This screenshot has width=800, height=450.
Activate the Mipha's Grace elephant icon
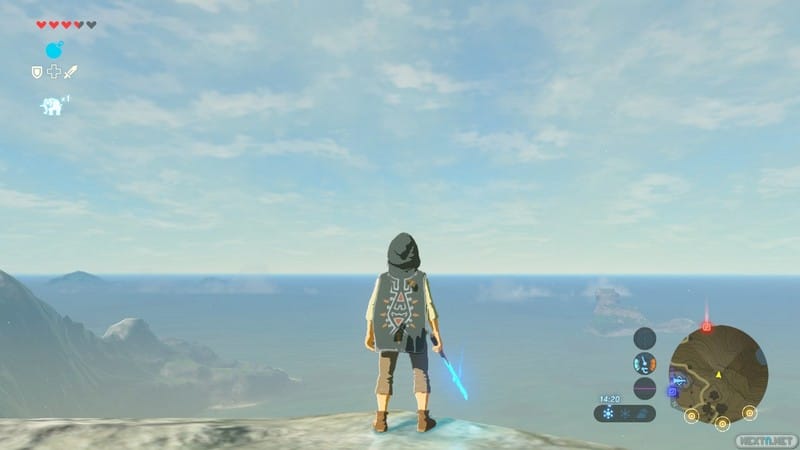point(51,105)
